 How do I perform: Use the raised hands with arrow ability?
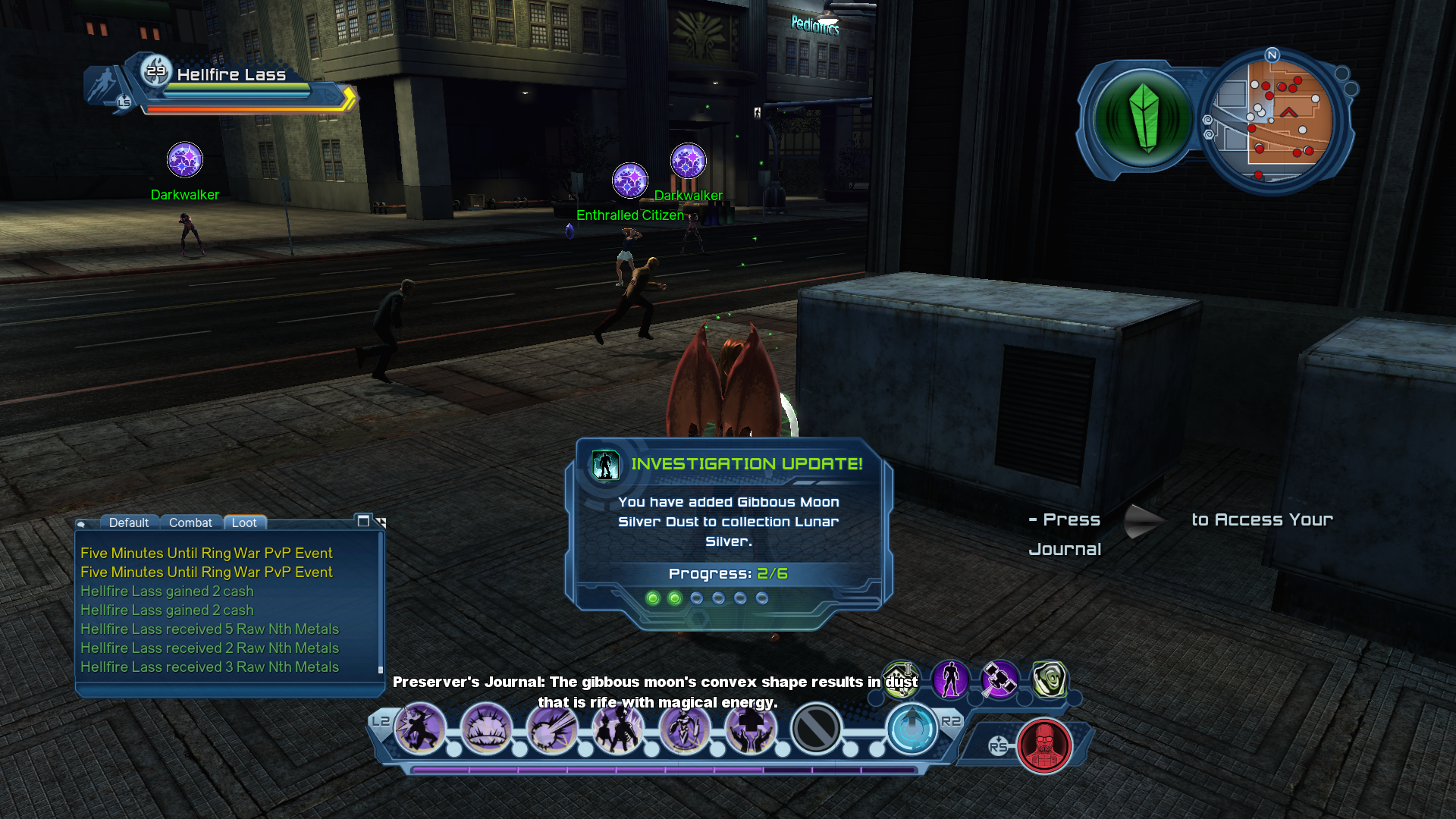(750, 730)
